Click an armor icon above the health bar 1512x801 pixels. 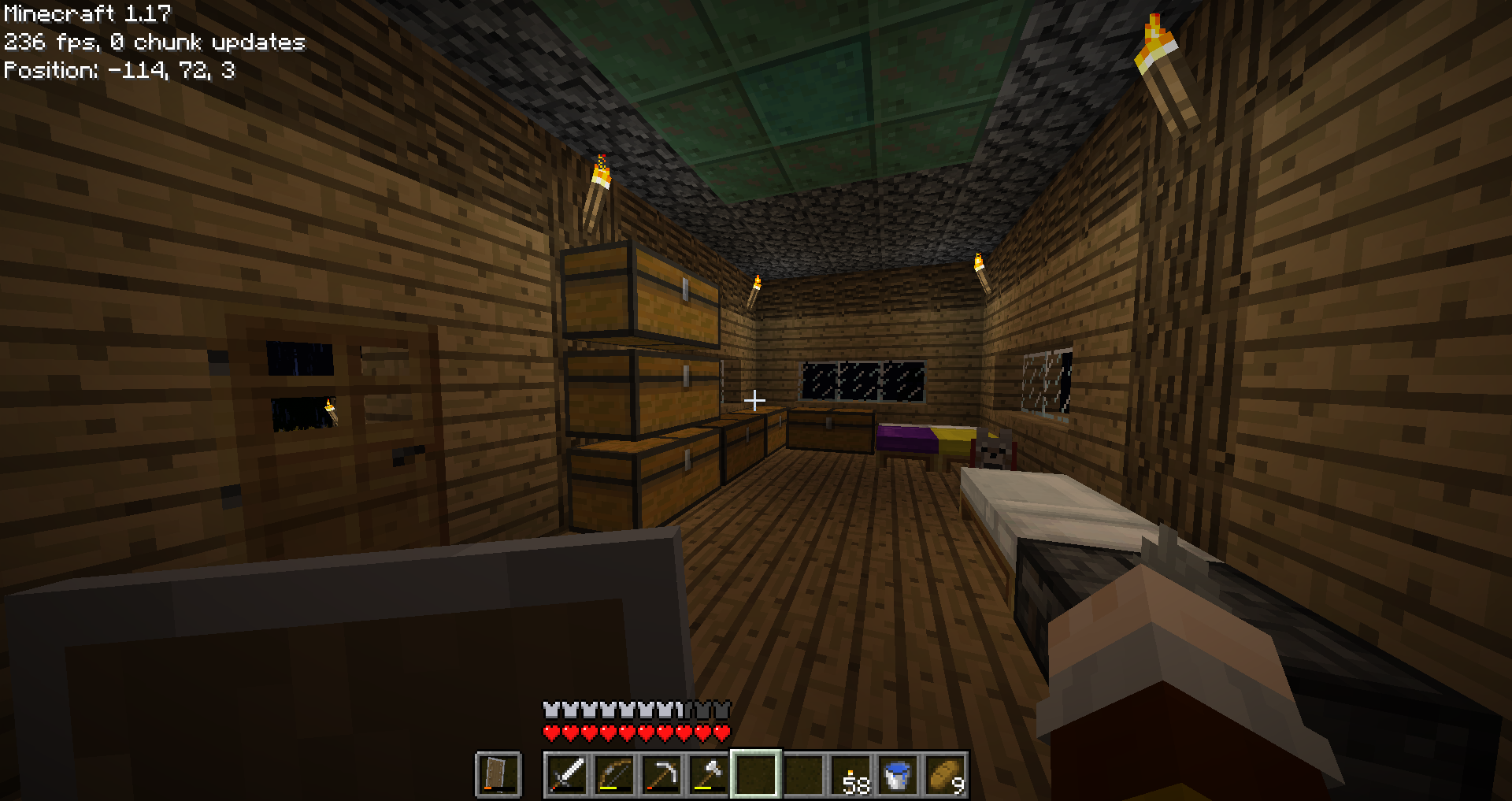coord(550,708)
